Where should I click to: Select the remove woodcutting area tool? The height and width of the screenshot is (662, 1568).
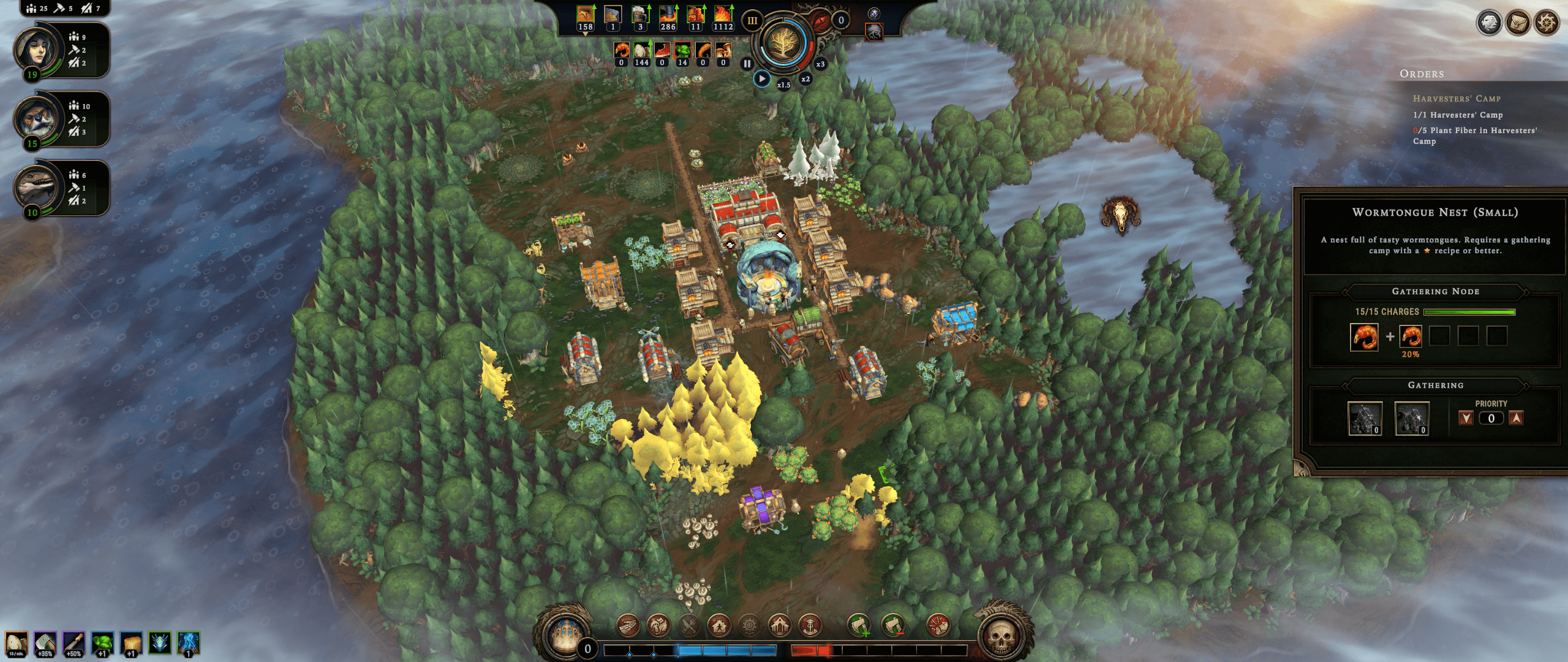click(x=892, y=626)
